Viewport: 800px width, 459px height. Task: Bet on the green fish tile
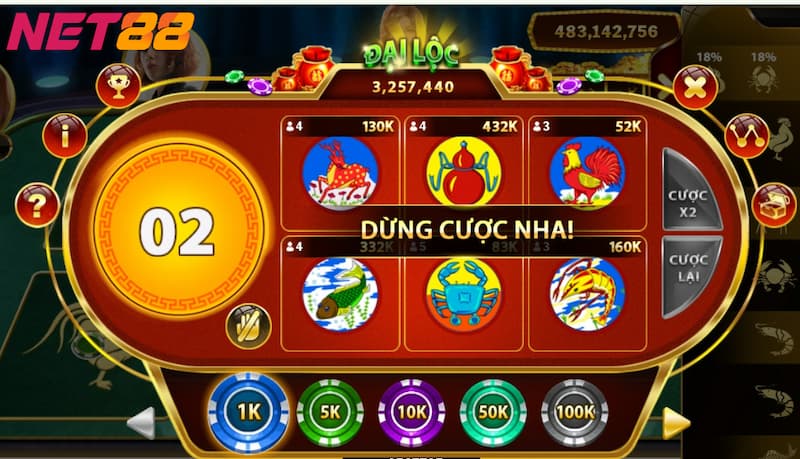pos(339,294)
